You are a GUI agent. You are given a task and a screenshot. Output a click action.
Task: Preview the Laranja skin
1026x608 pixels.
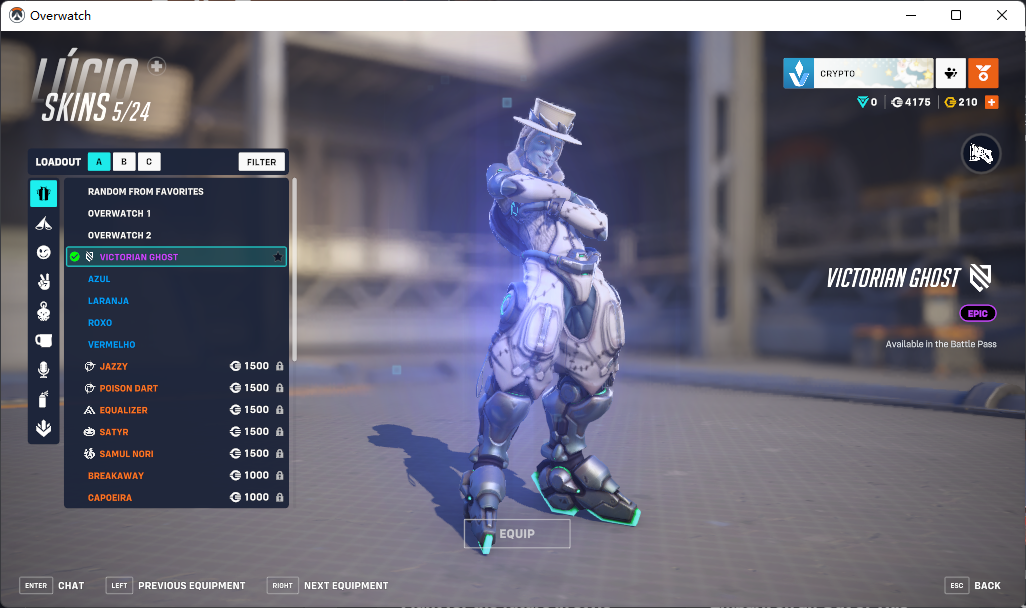(x=108, y=301)
